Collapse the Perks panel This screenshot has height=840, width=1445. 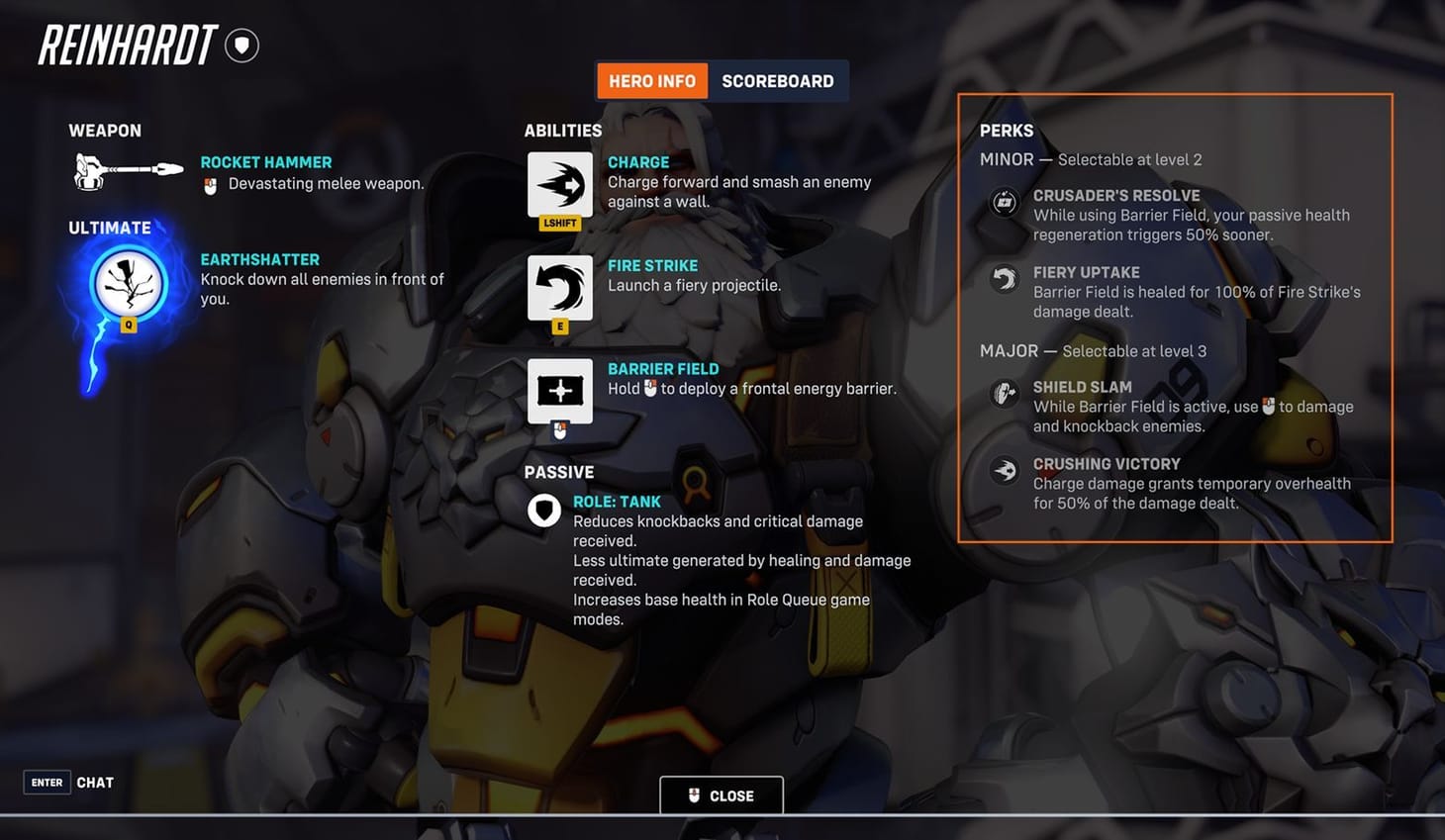[x=1007, y=130]
